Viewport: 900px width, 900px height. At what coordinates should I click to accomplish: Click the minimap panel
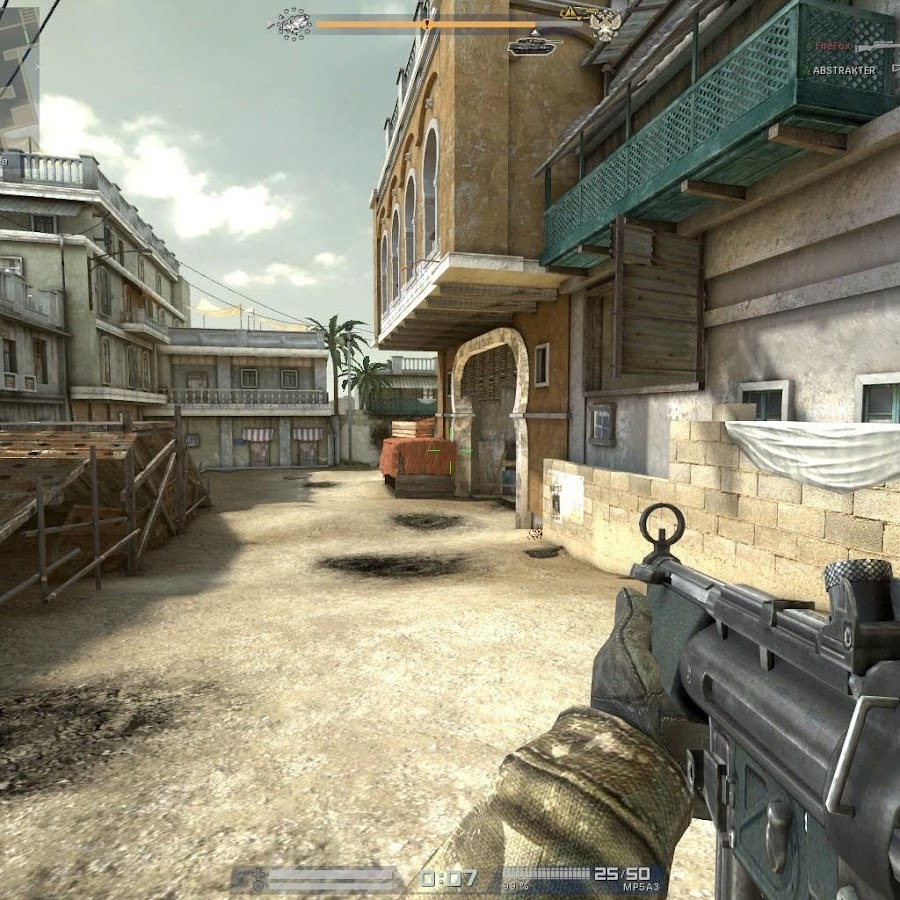(x=19, y=72)
